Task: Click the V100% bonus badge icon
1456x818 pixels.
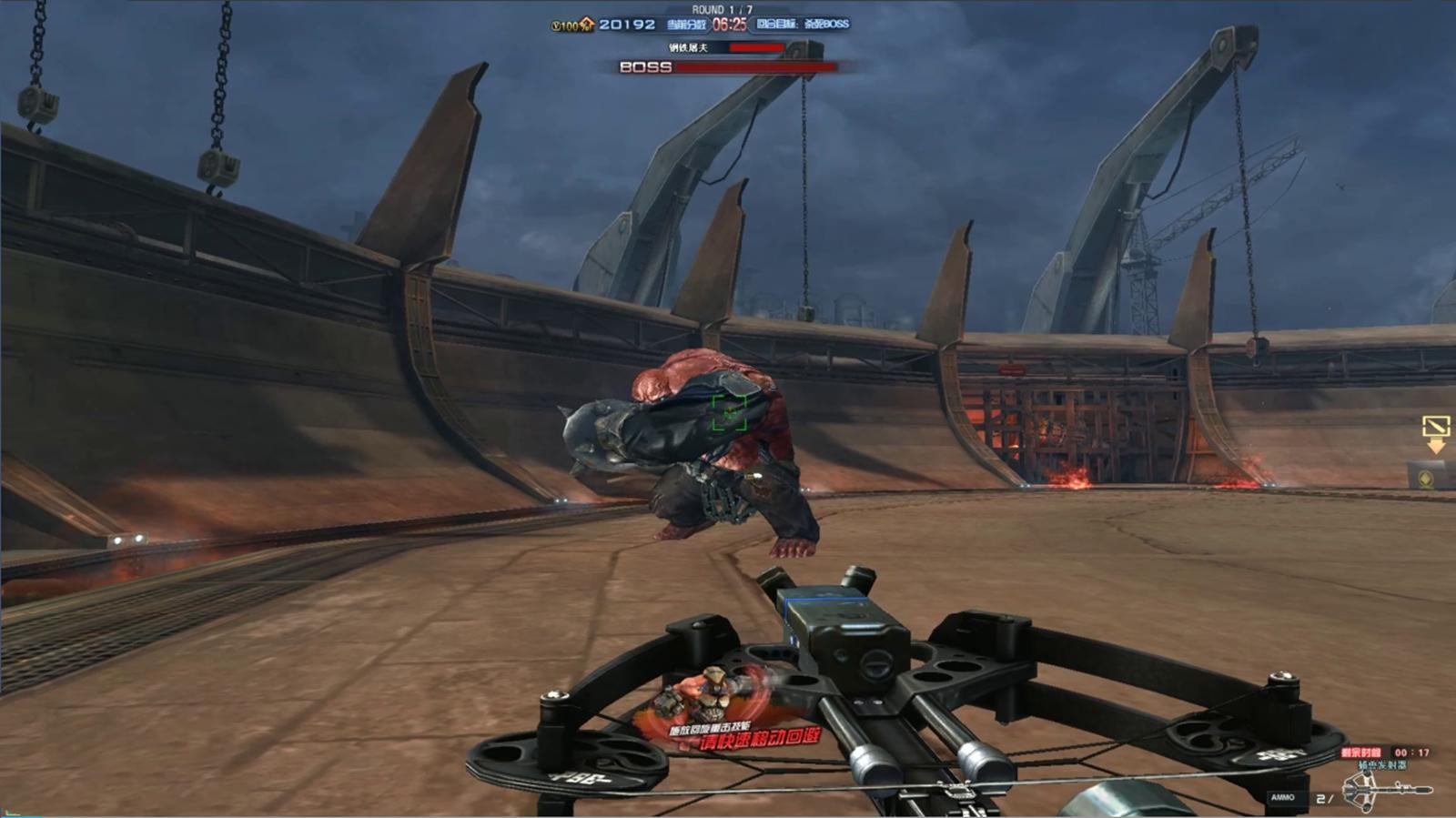Action: 571,25
